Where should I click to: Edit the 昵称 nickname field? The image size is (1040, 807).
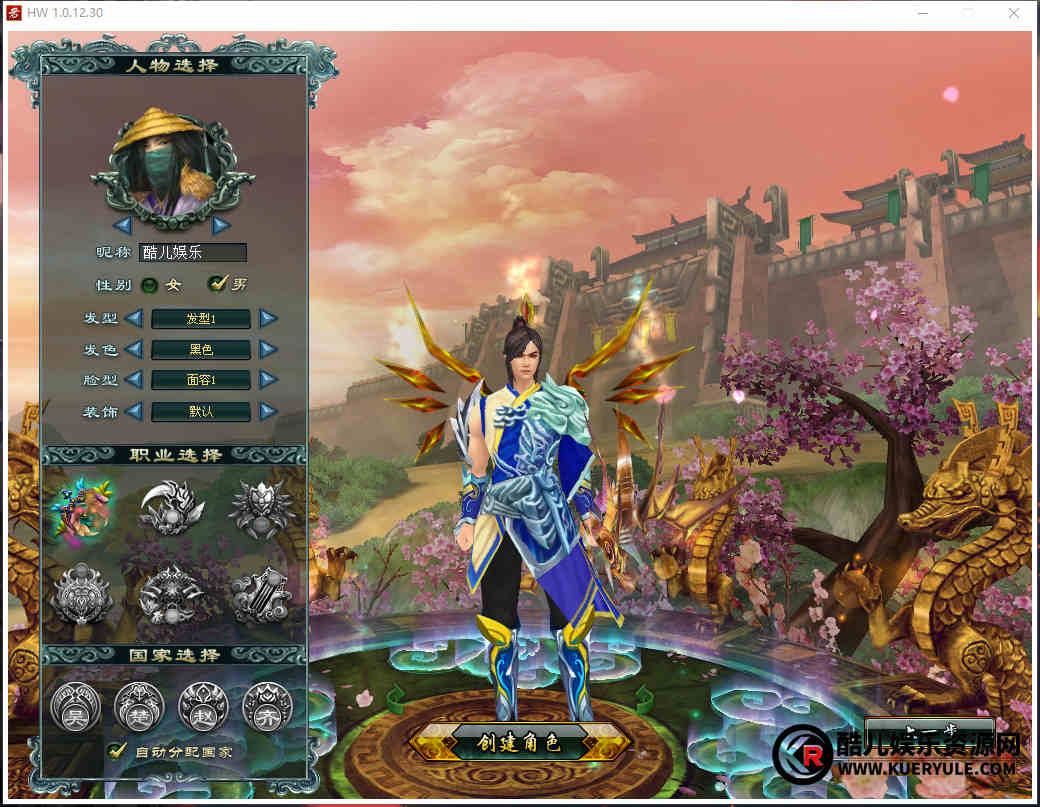click(x=192, y=253)
